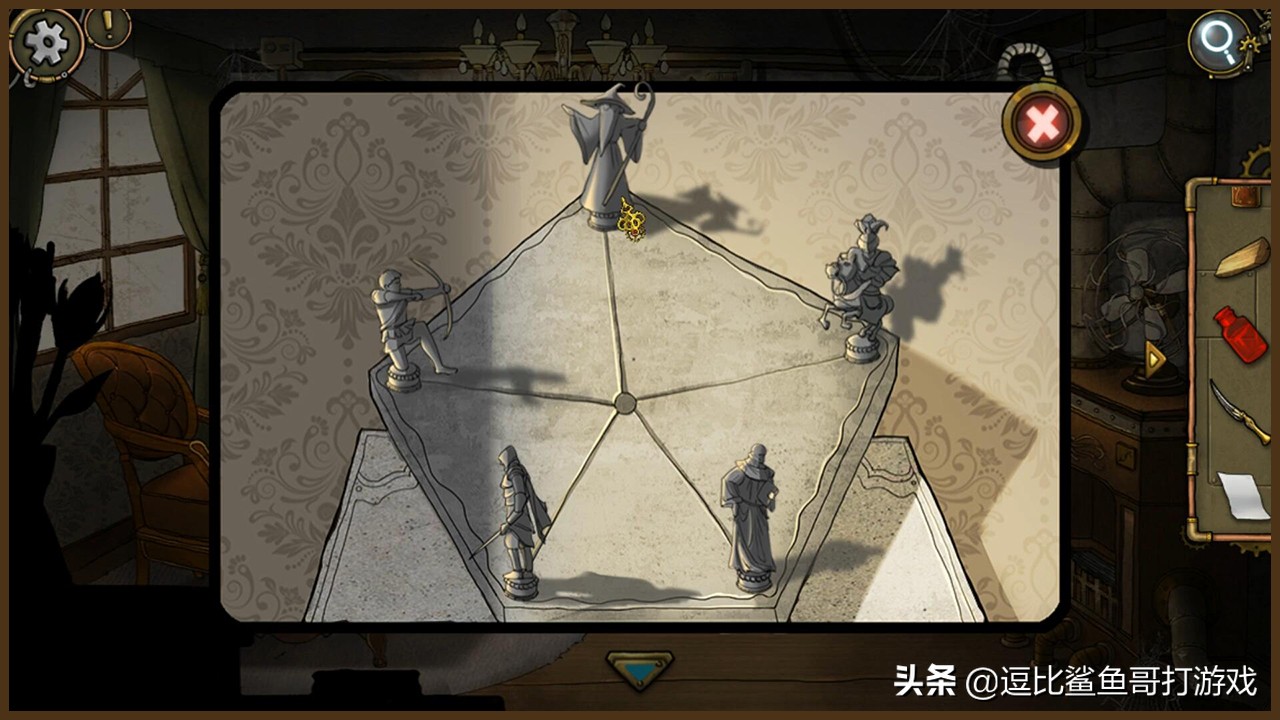Select the robed monk statue
This screenshot has height=720, width=1280.
pyautogui.click(x=752, y=505)
